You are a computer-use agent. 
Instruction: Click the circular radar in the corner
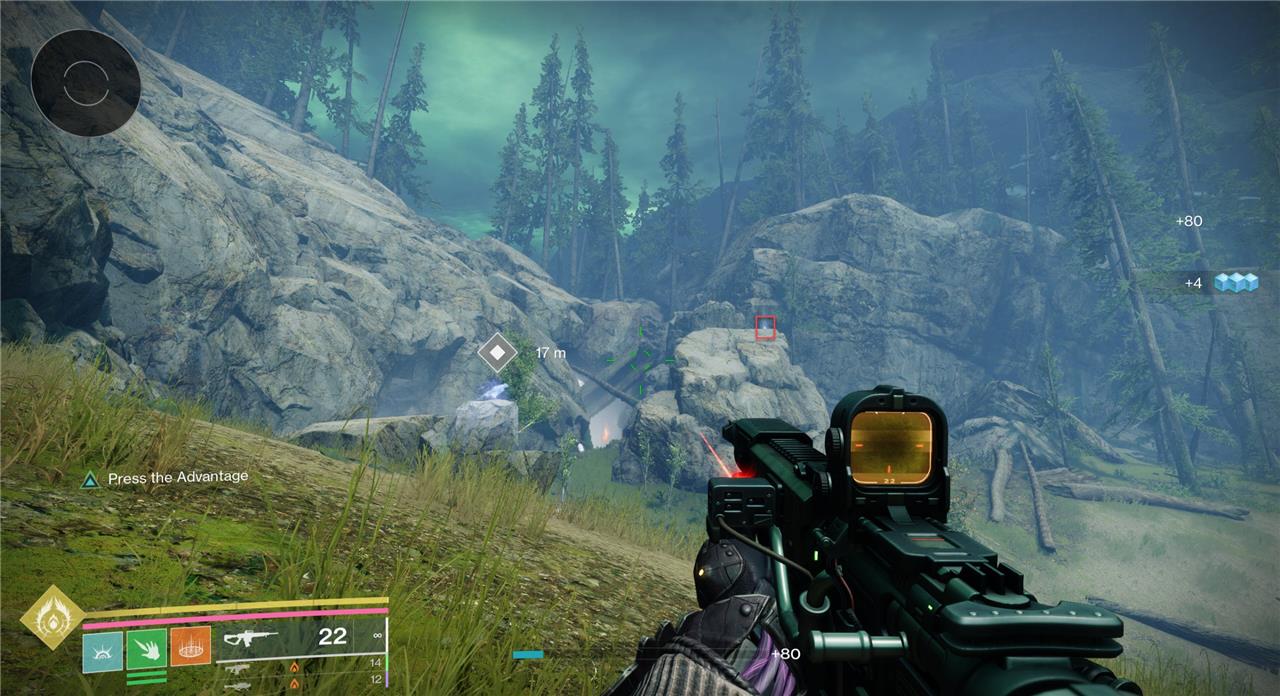pyautogui.click(x=85, y=83)
